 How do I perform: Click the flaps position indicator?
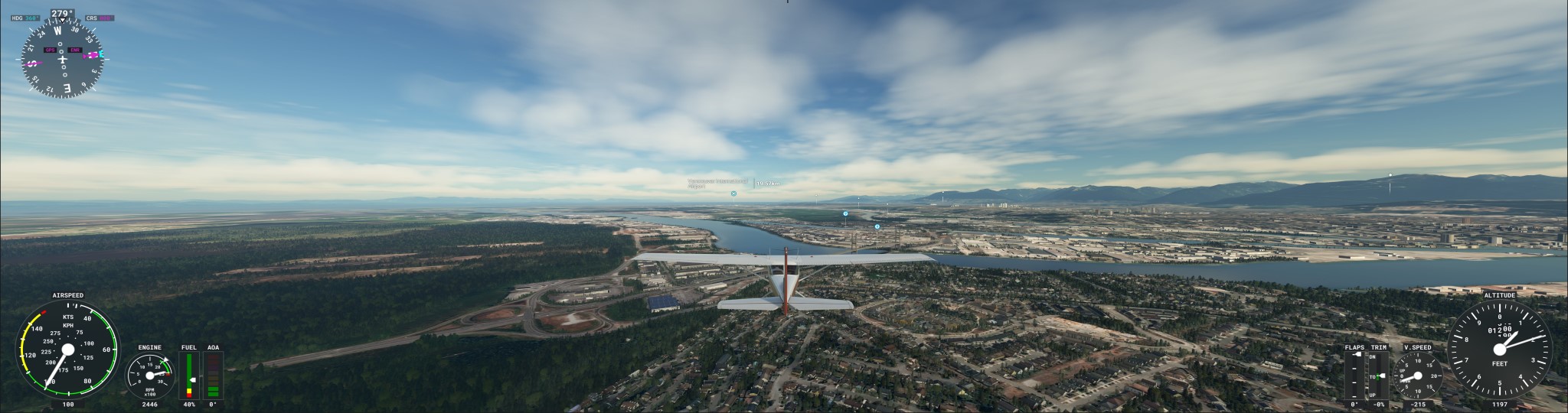click(x=1354, y=376)
